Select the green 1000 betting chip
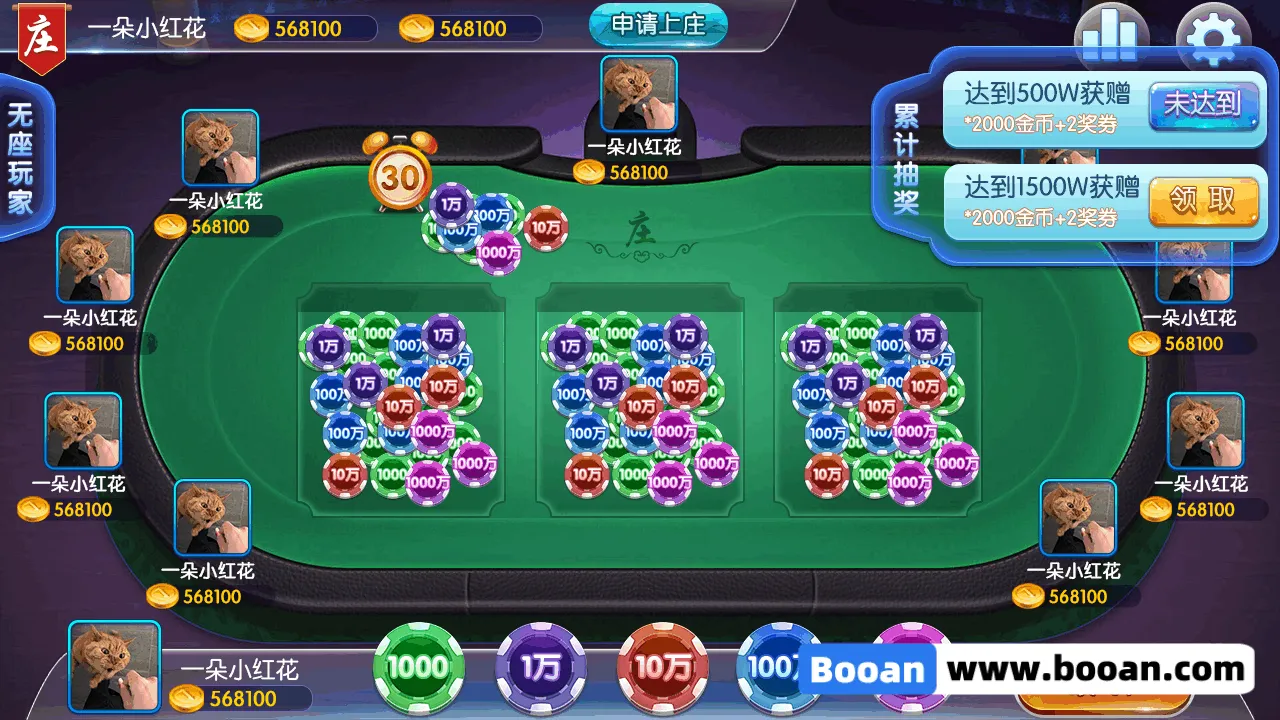Screen dimensions: 1280x720 point(419,667)
